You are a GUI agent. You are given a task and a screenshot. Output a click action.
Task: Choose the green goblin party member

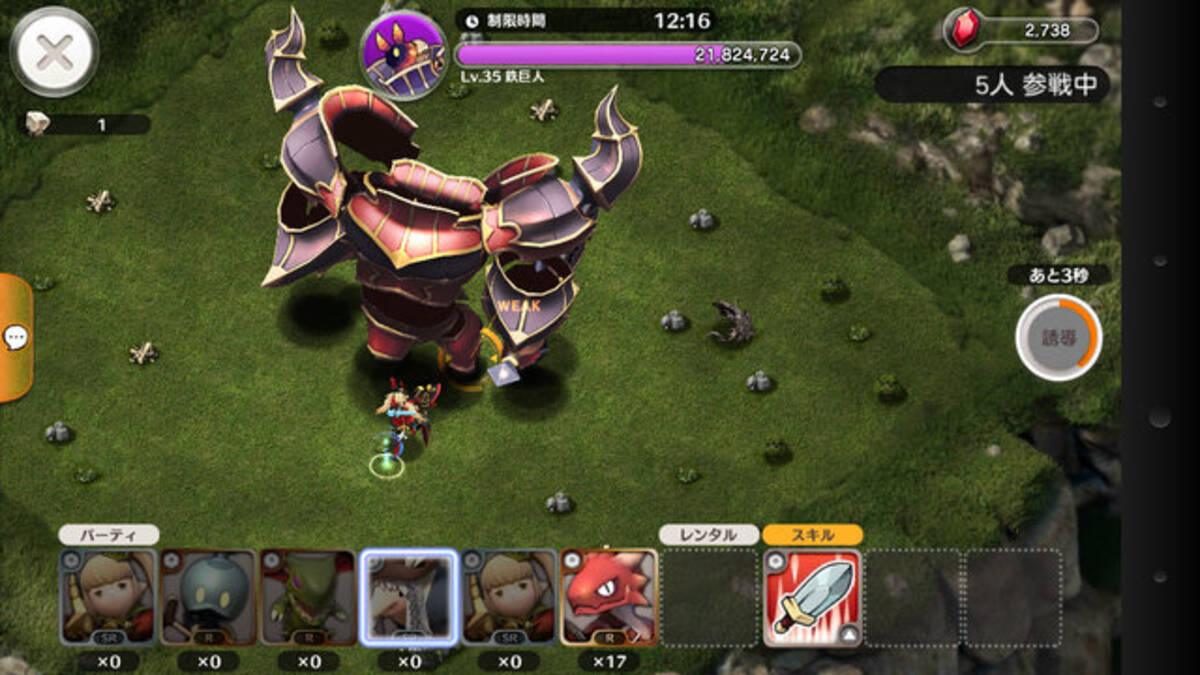[x=309, y=597]
